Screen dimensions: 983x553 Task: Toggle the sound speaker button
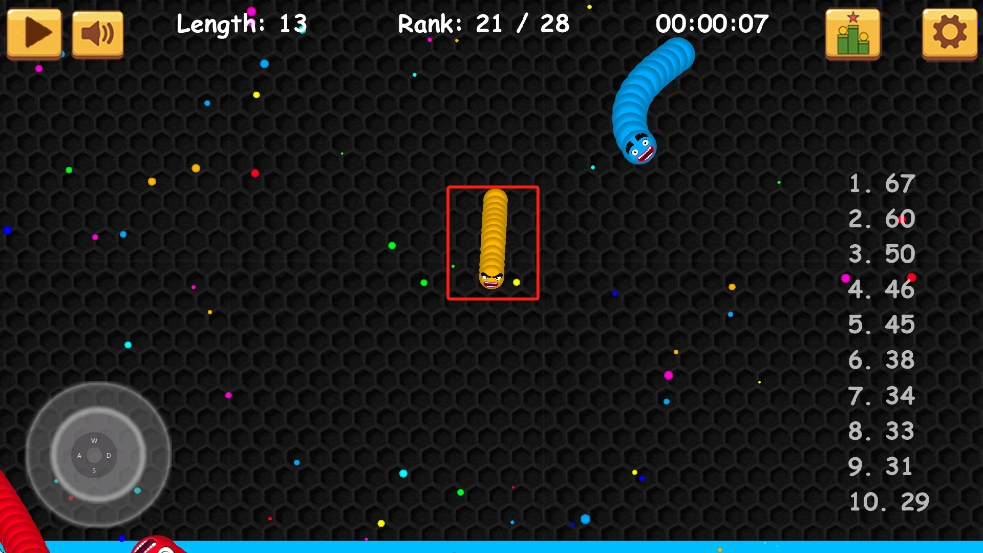pos(97,34)
